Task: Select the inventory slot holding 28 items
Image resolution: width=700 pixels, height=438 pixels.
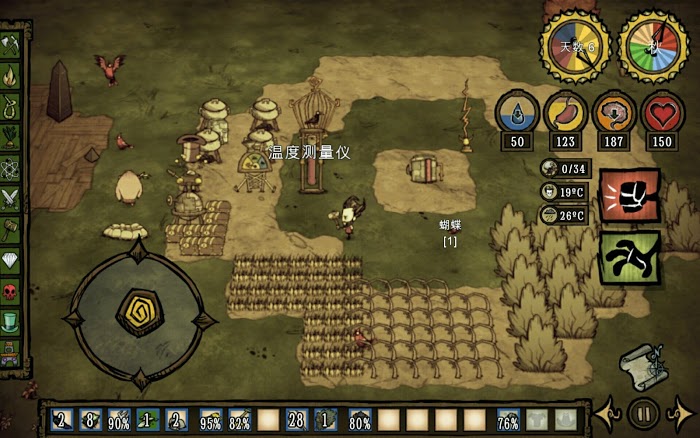Action: 296,420
